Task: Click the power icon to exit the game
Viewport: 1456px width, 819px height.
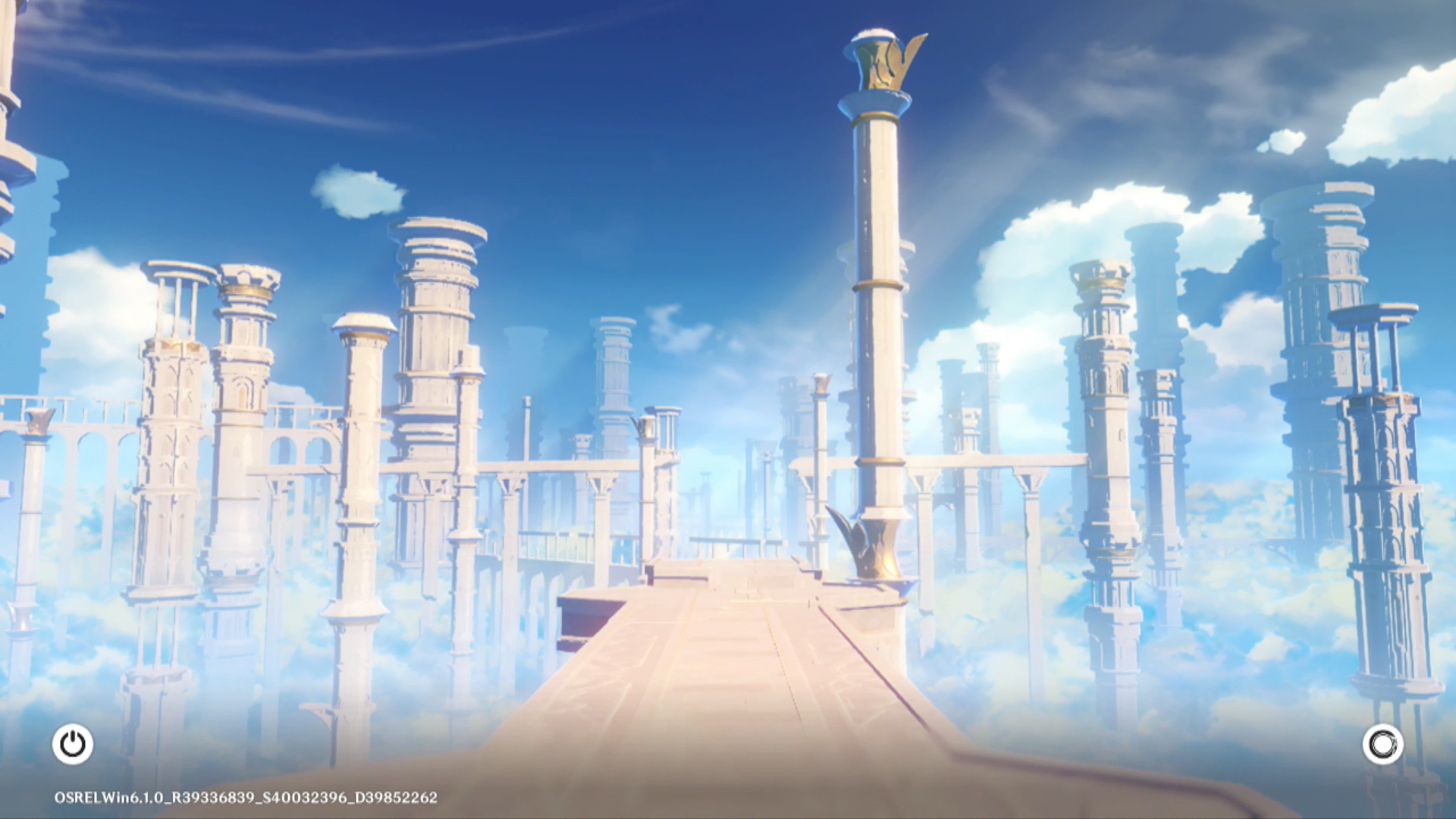Action: [73, 744]
